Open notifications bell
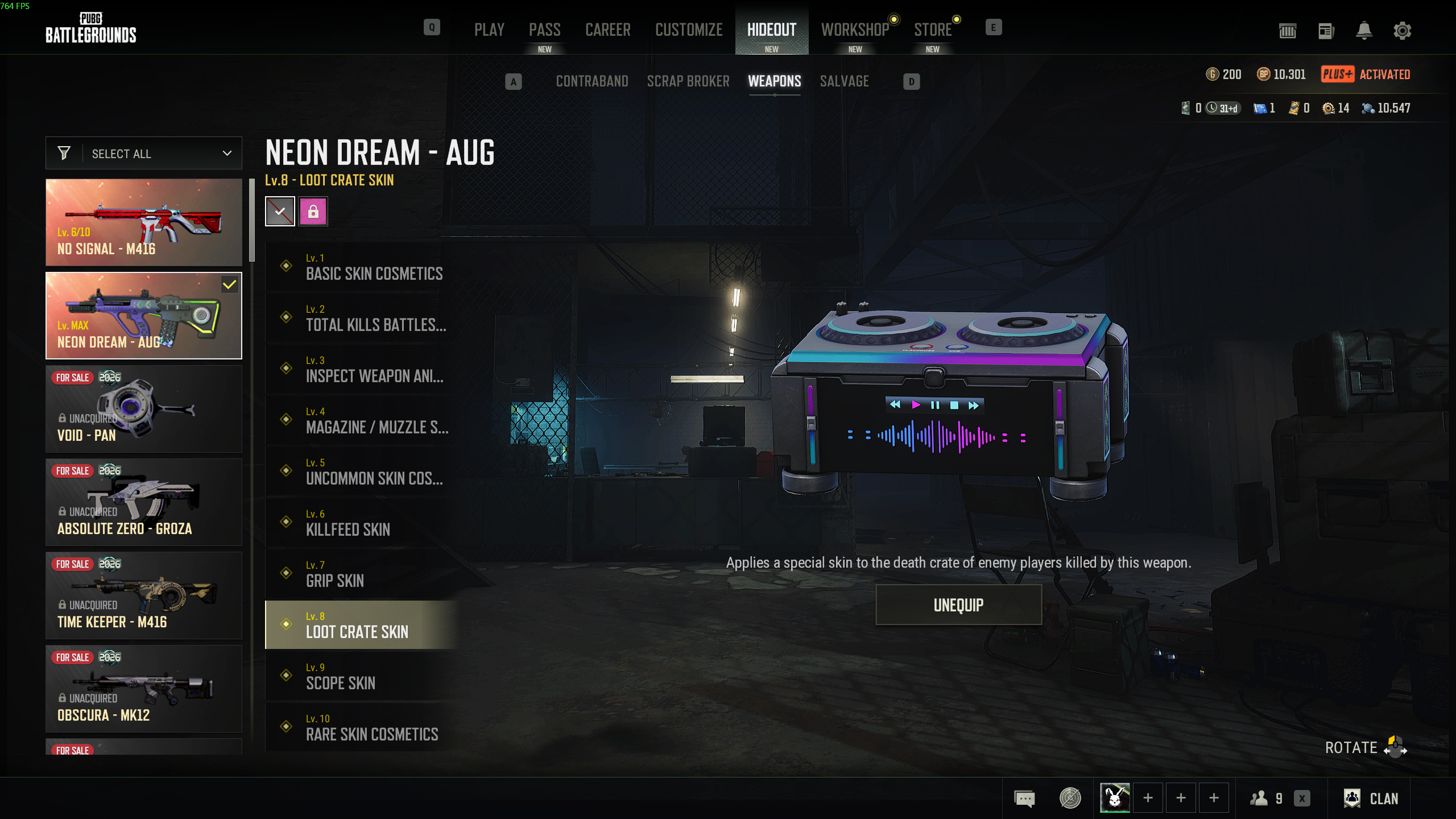The height and width of the screenshot is (819, 1456). click(1364, 31)
